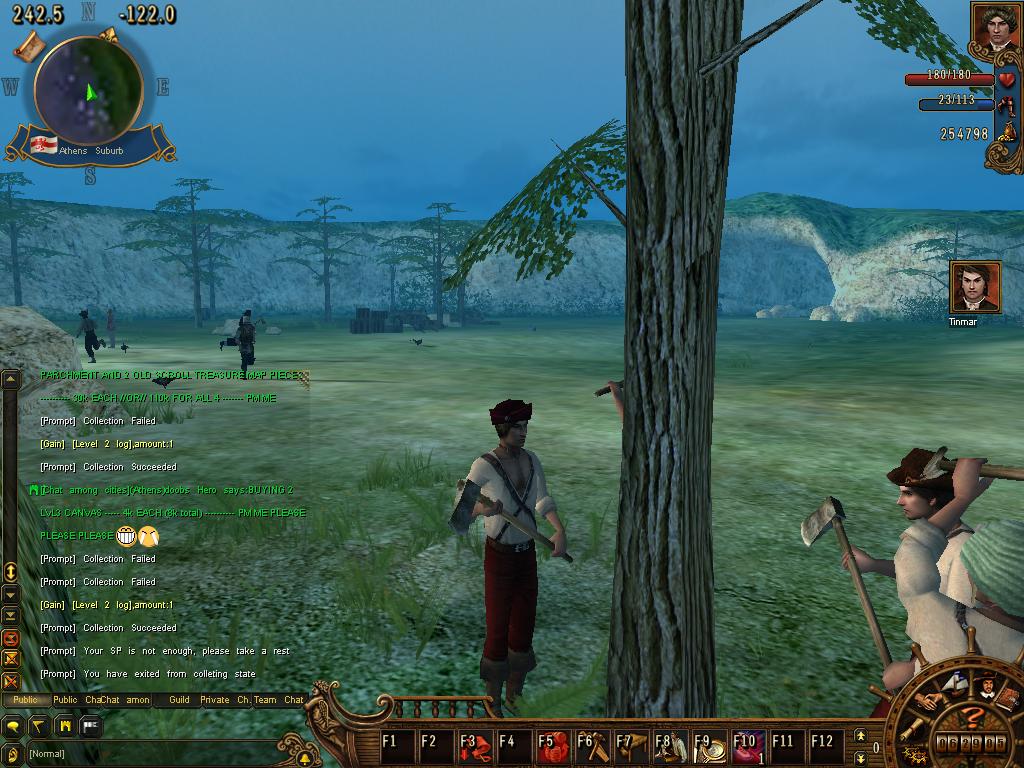Page the hotbar up with the arrow

[x=860, y=735]
